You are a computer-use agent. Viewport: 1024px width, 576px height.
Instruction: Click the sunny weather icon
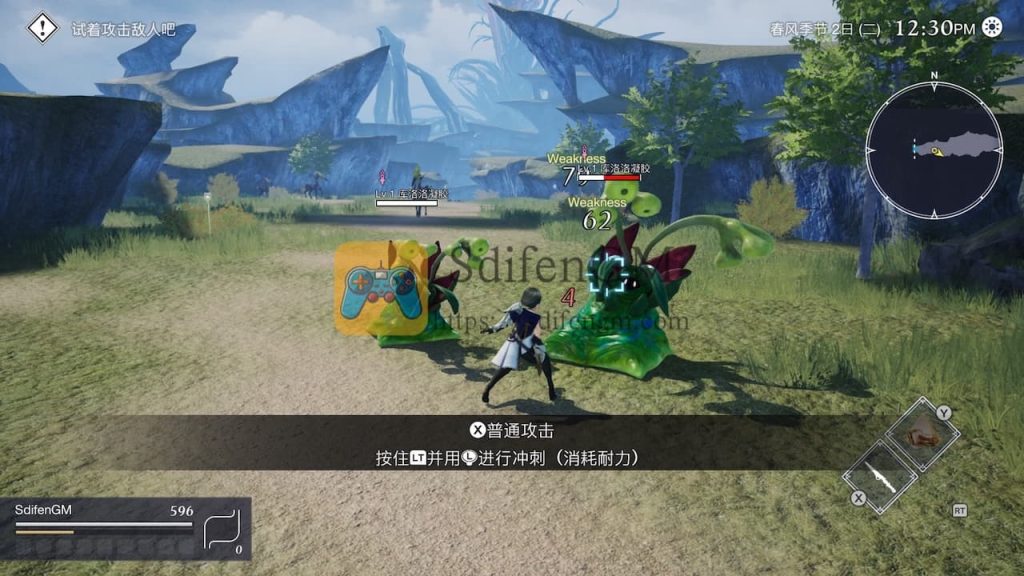(991, 28)
